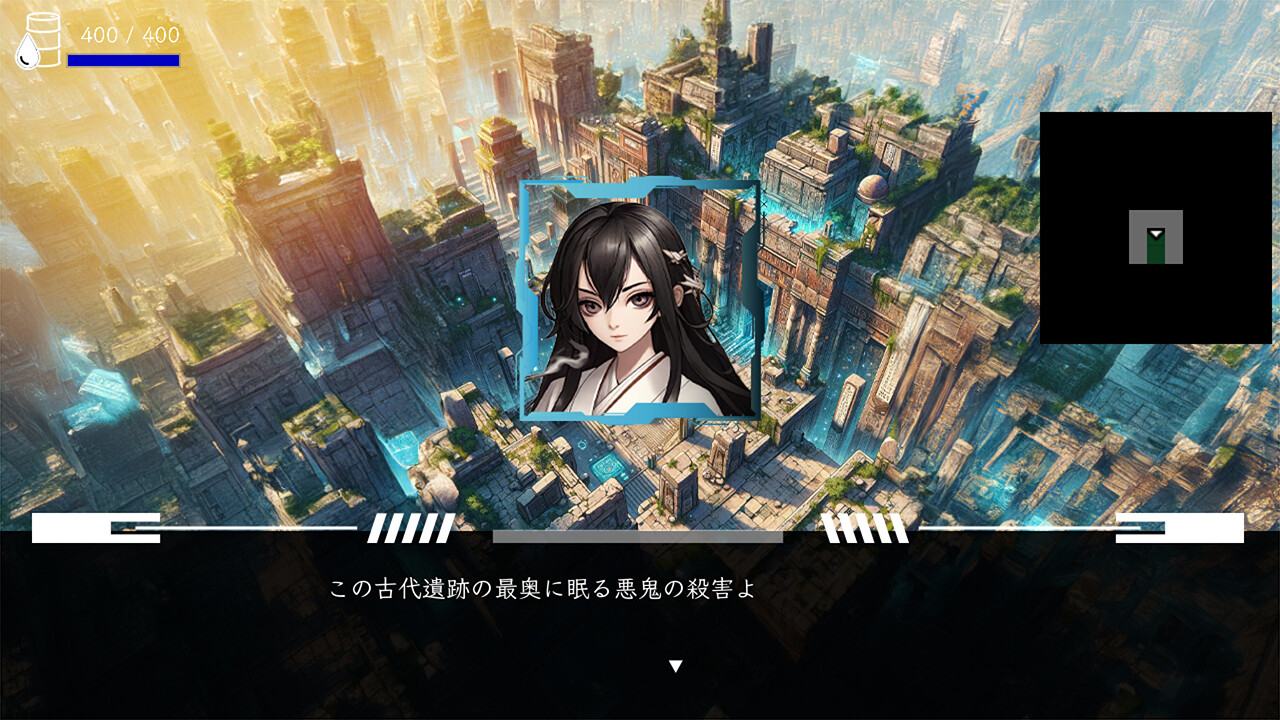Click the green path tile on the minimap
Screen dimensions: 1280x720
[x=1157, y=255]
